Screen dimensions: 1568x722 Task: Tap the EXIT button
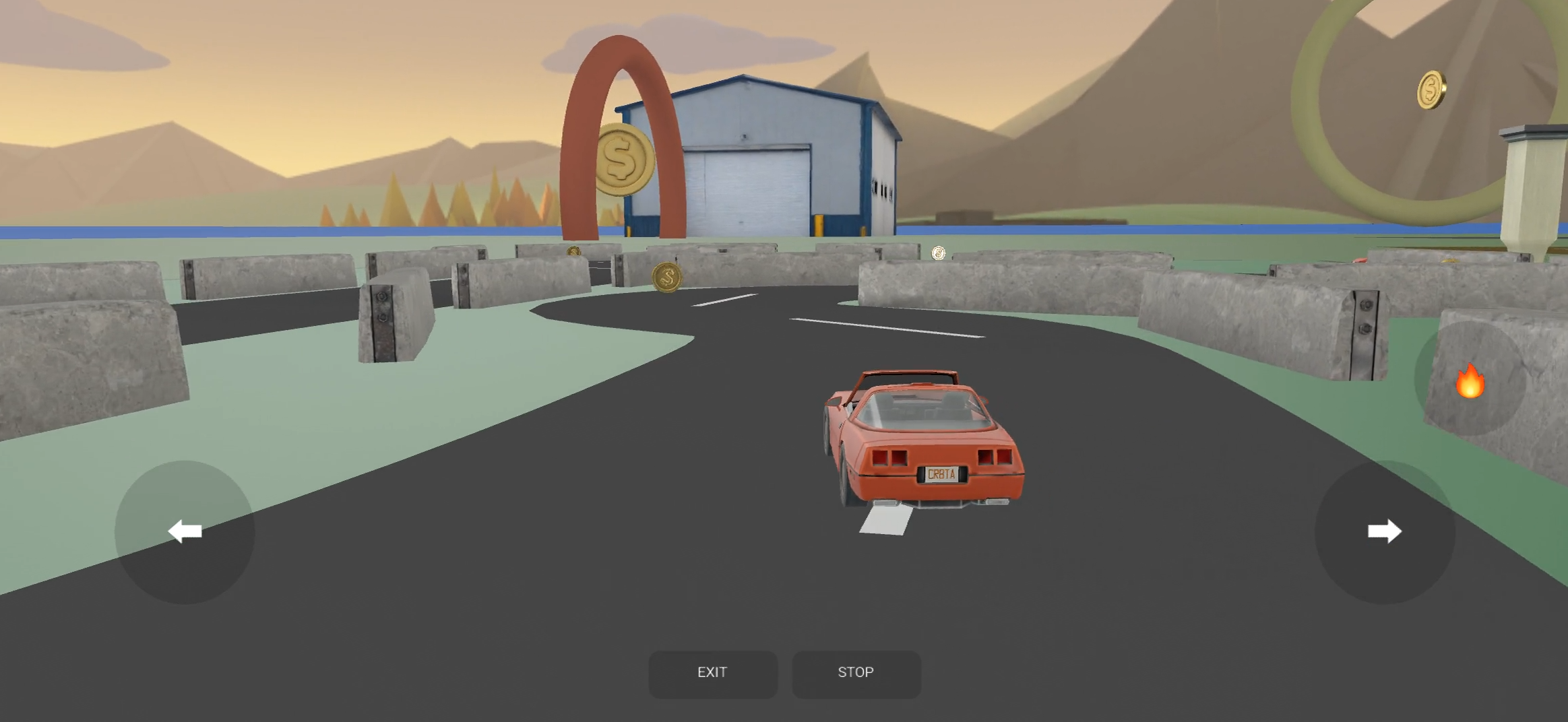(712, 673)
